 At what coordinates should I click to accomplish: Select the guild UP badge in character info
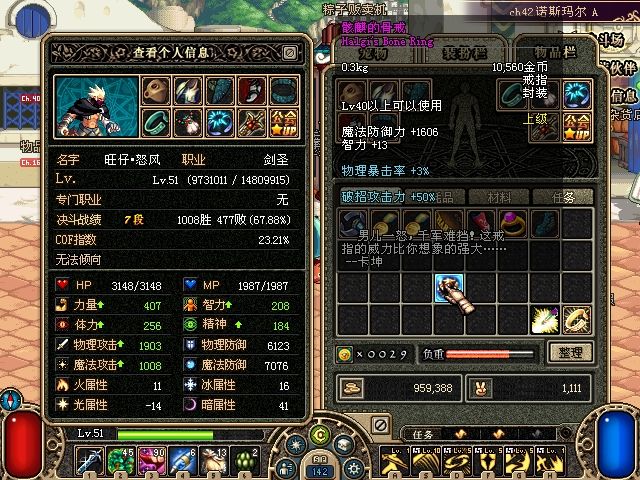(x=283, y=122)
